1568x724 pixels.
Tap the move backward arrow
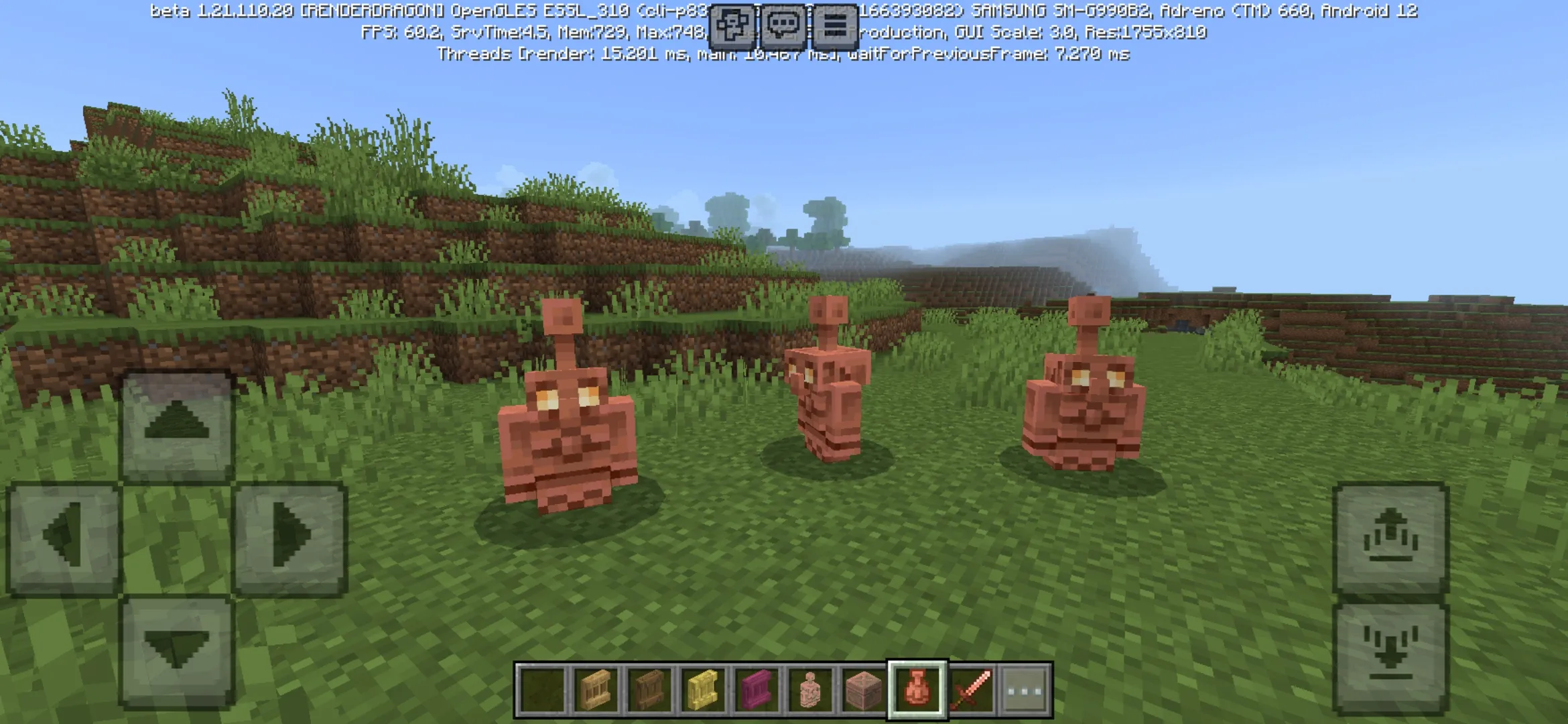[177, 650]
